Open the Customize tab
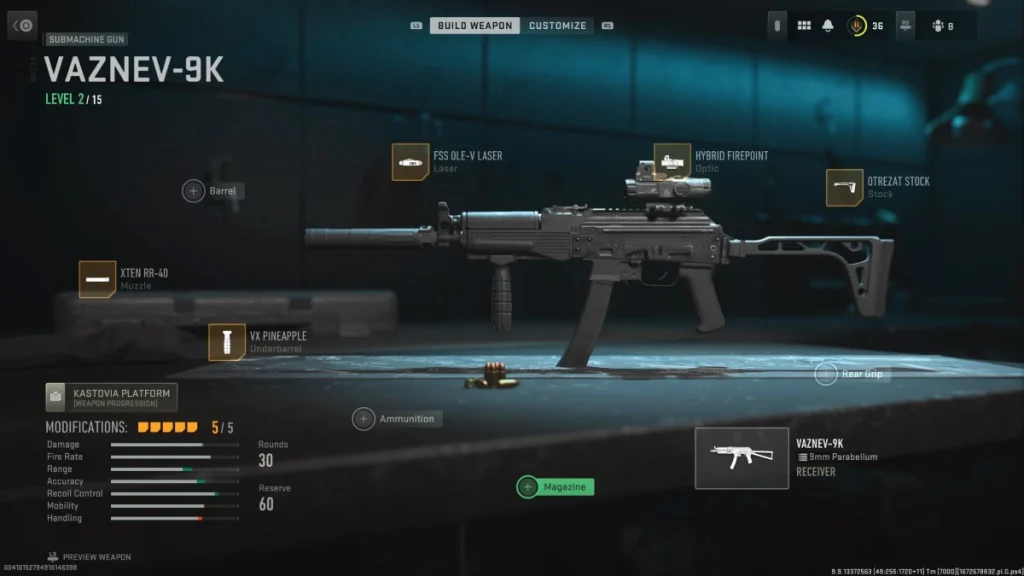Viewport: 1024px width, 576px height. point(557,25)
